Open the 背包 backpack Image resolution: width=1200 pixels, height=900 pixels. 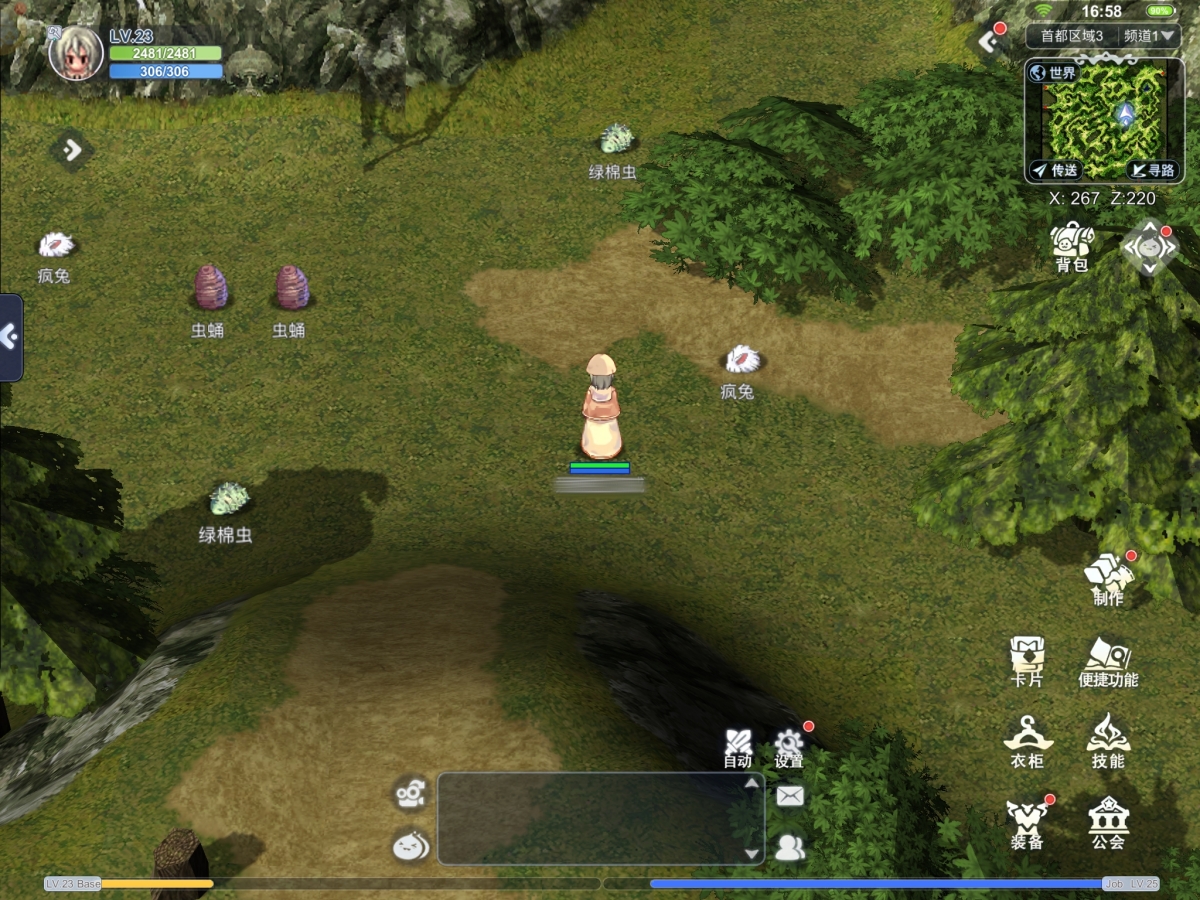(x=1071, y=245)
